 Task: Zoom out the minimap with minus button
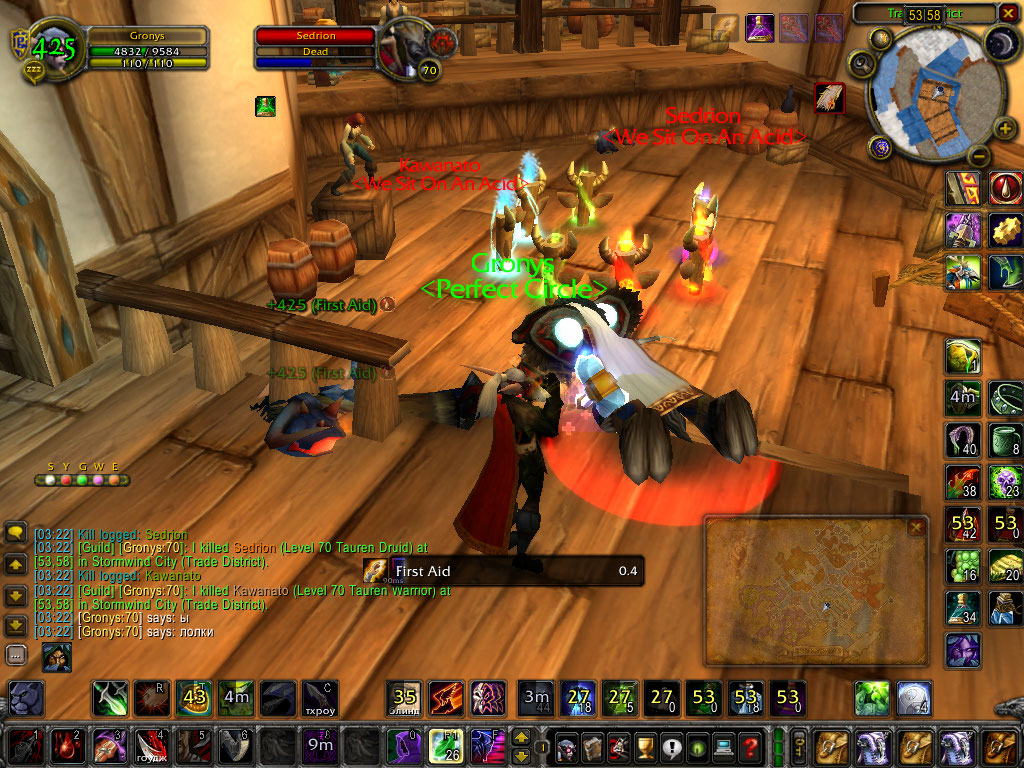tap(979, 156)
